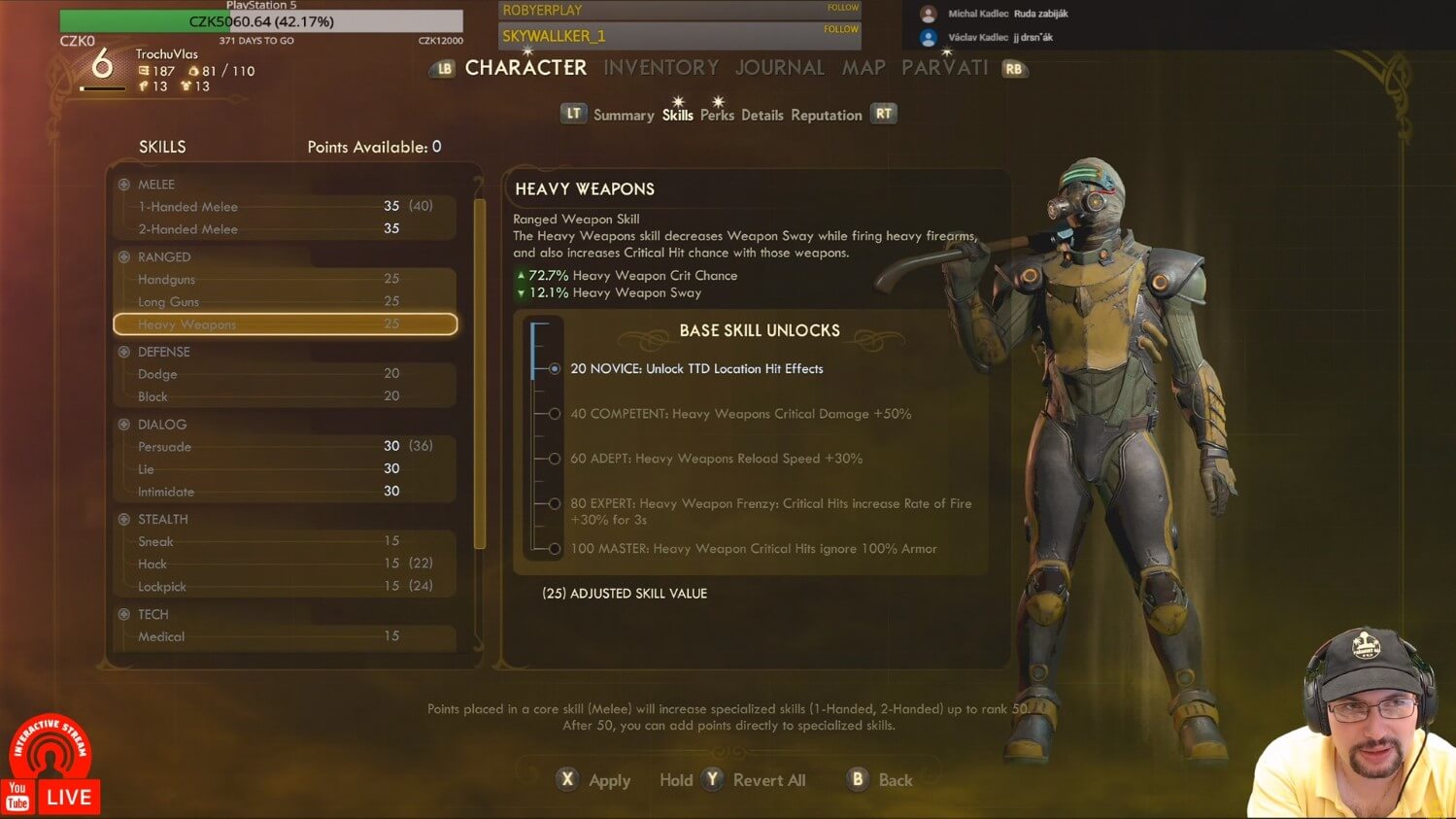Select the 2-Handed Melee skill
This screenshot has height=819, width=1456.
pos(285,229)
